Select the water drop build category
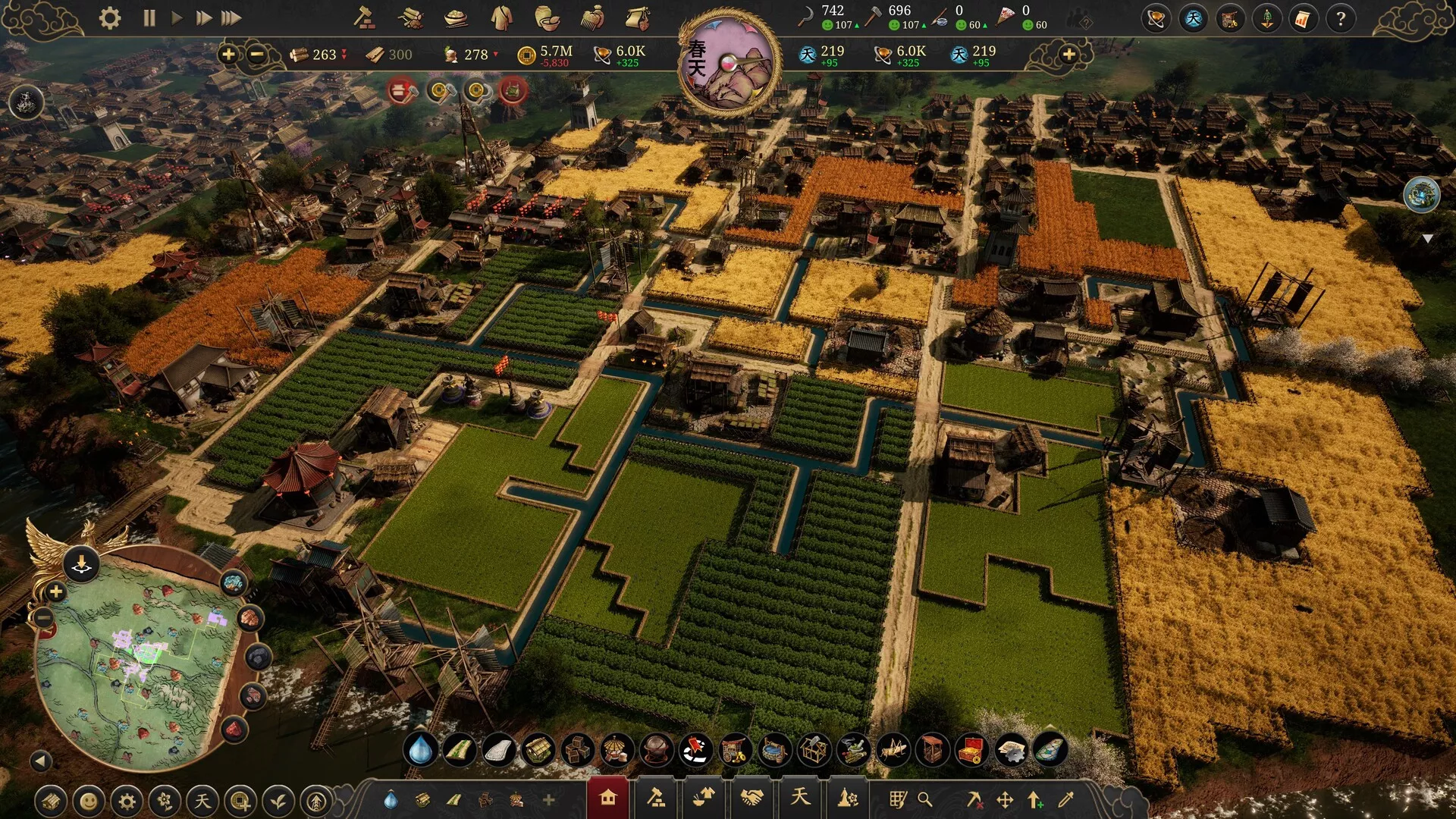This screenshot has width=1456, height=819. [x=420, y=751]
